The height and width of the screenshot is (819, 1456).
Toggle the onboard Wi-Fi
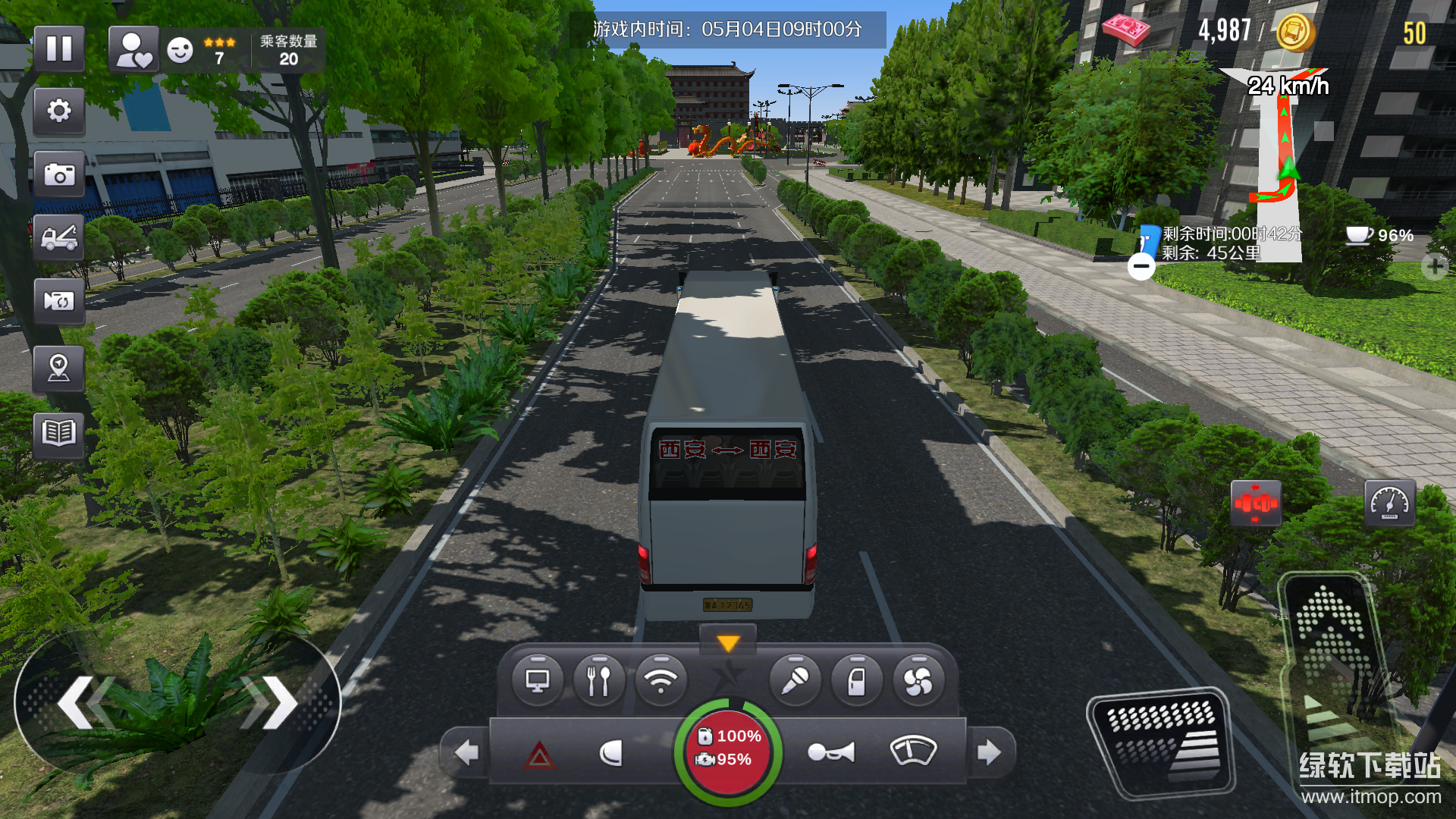(661, 680)
